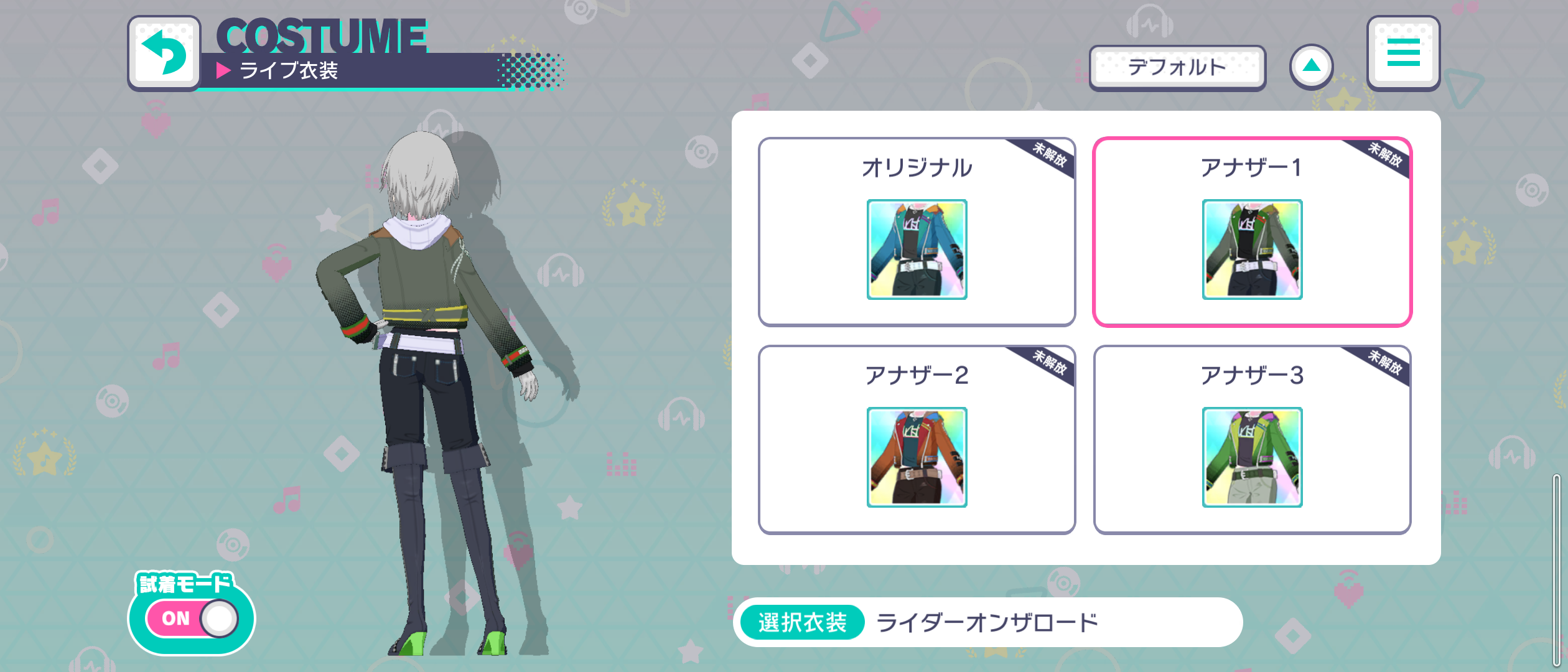Select the アナザー2 costume thumbnail
The width and height of the screenshot is (1568, 672).
coord(917,455)
